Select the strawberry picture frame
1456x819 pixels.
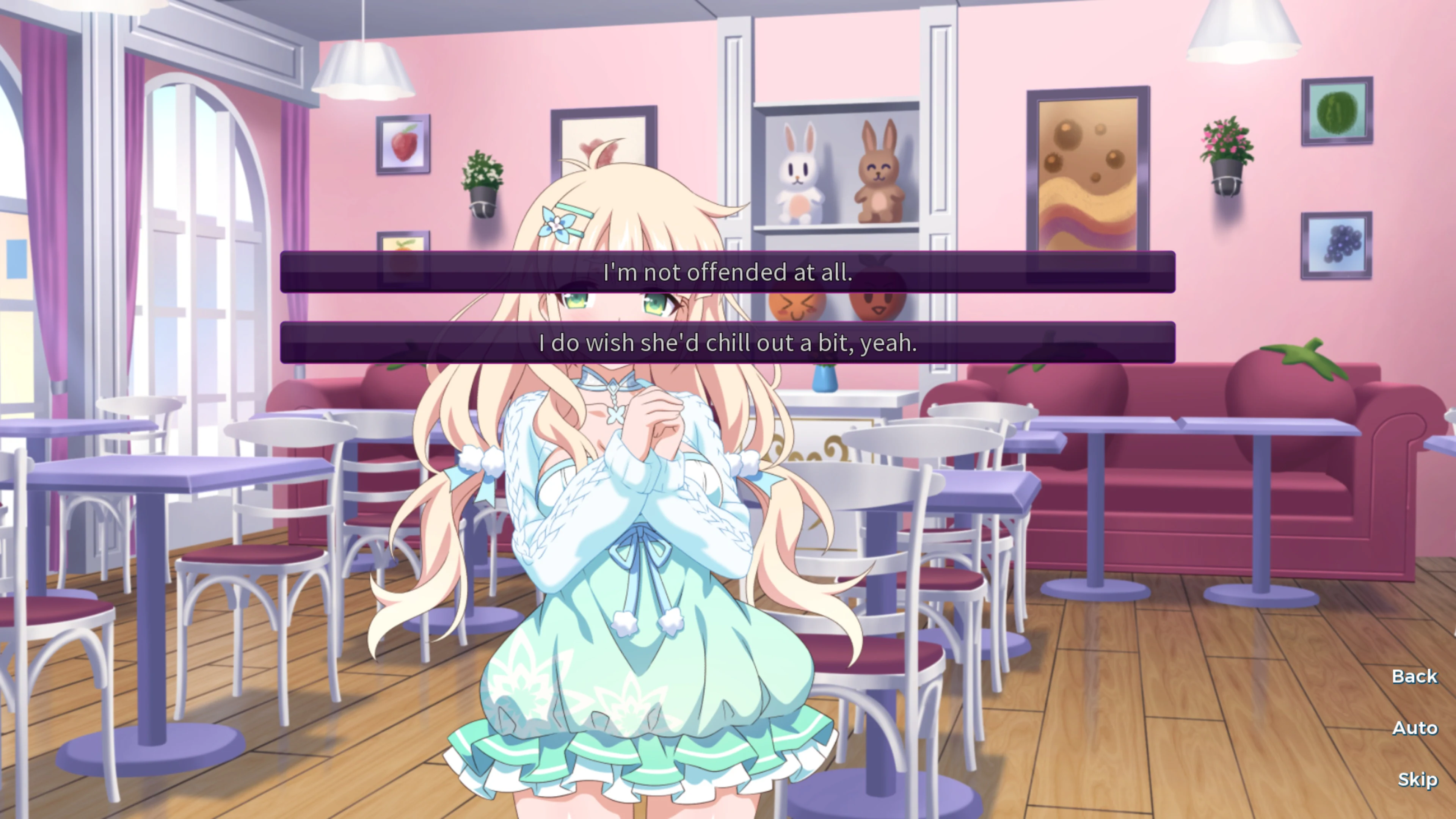pos(402,144)
